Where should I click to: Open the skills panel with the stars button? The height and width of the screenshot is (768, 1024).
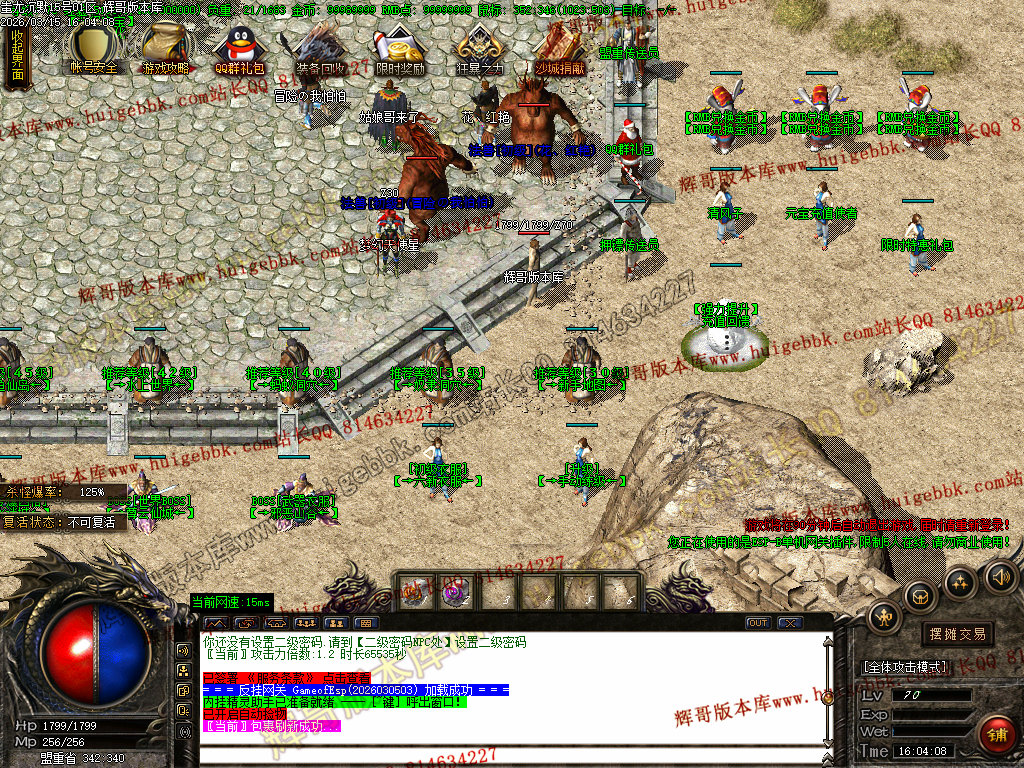tap(960, 582)
